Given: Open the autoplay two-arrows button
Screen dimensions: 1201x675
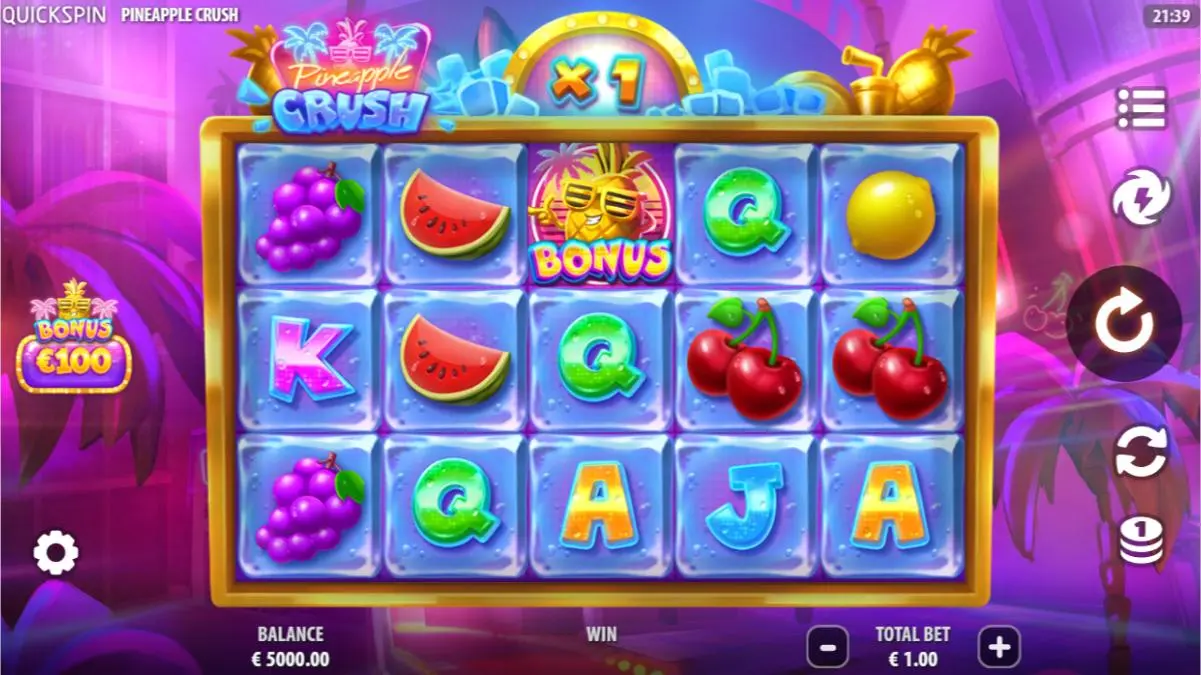Looking at the screenshot, I should tap(1141, 452).
